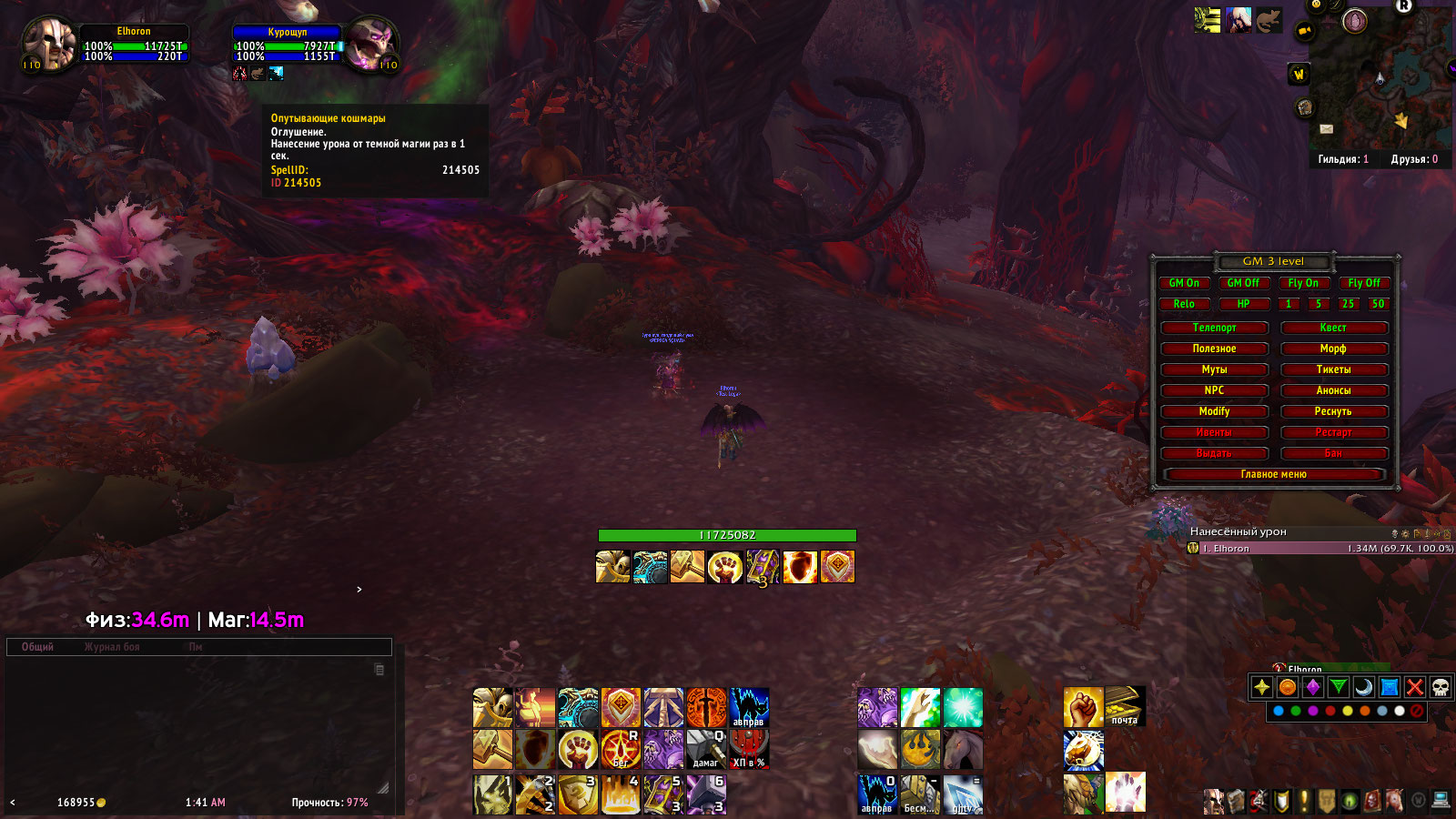Image resolution: width=1456 pixels, height=819 pixels.
Task: Cast the ХП в % macro
Action: 749,750
